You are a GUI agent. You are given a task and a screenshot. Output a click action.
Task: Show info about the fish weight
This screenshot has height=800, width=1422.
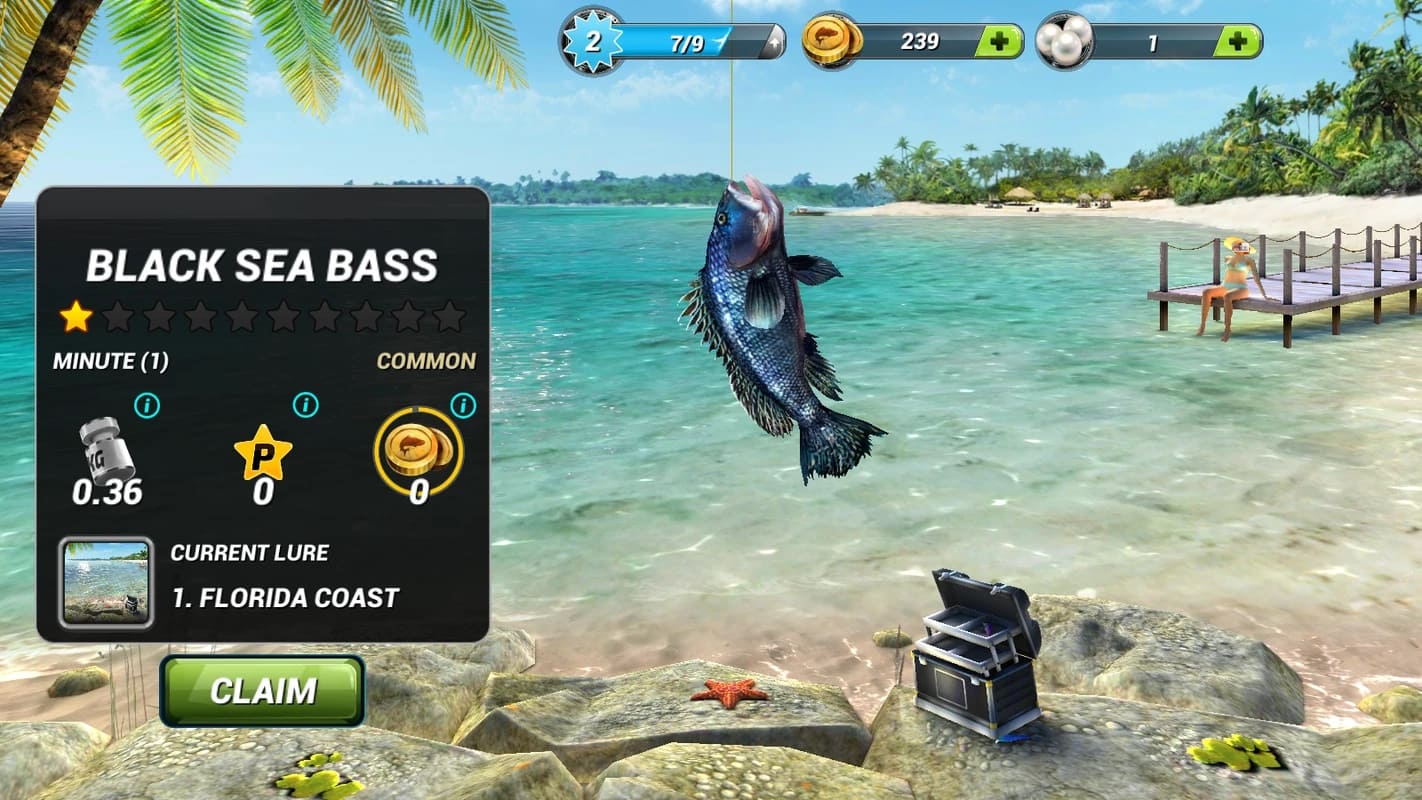[147, 405]
